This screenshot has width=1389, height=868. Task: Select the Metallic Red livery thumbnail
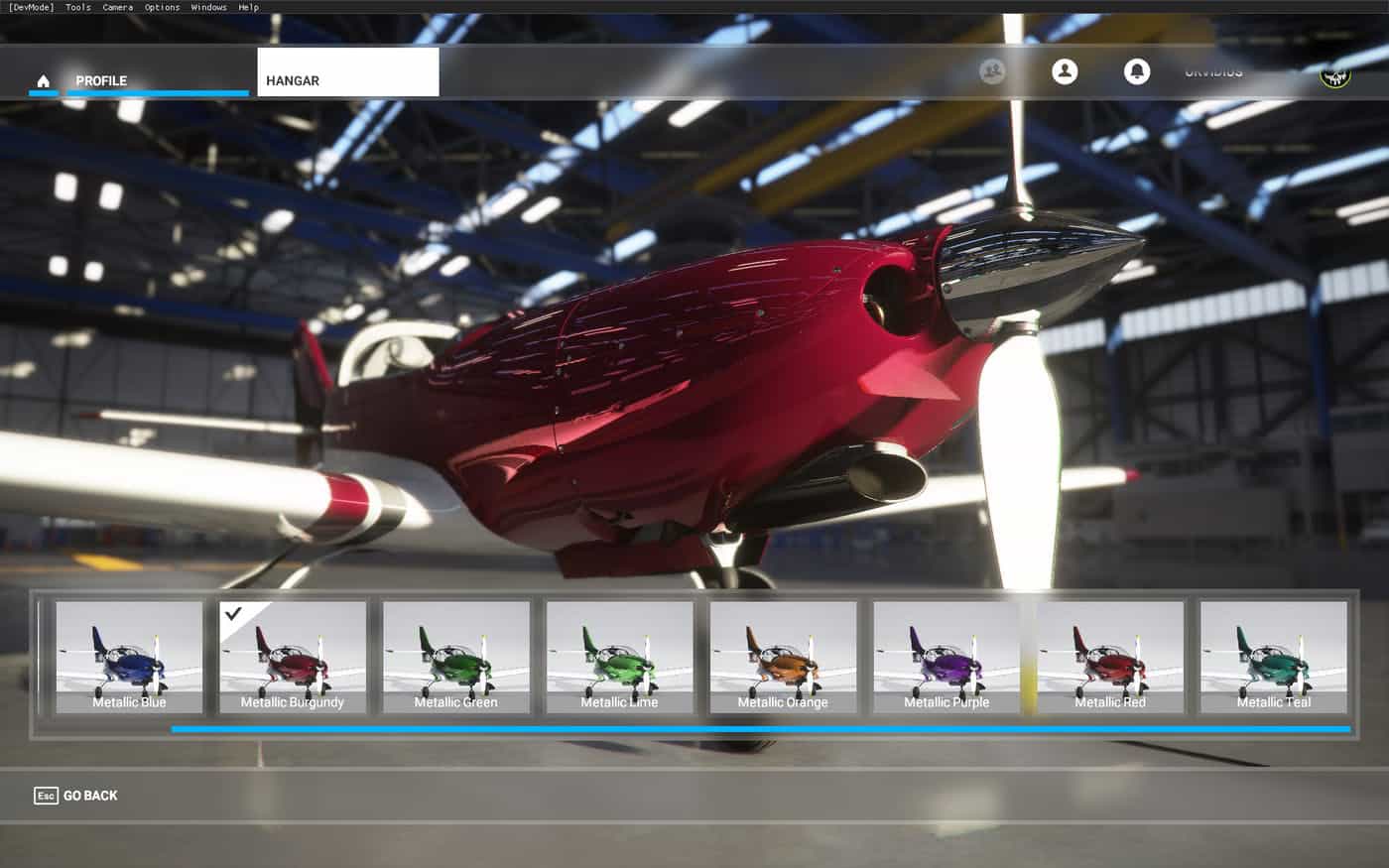tap(1110, 657)
